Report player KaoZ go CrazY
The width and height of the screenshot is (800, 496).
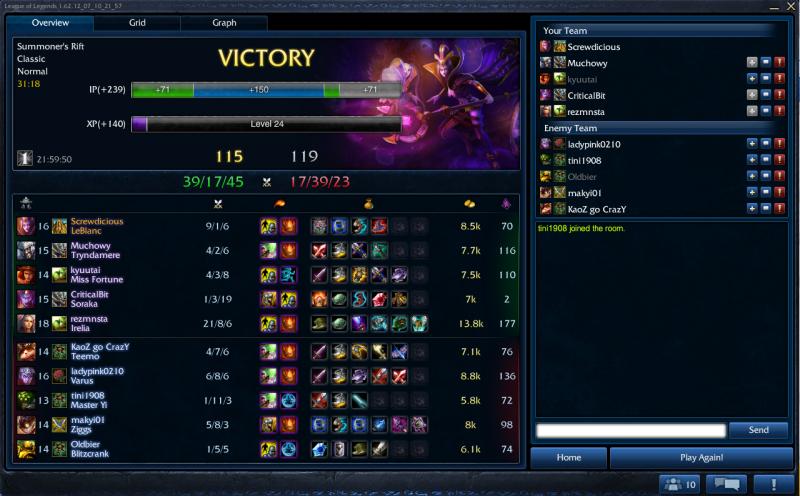[778, 209]
